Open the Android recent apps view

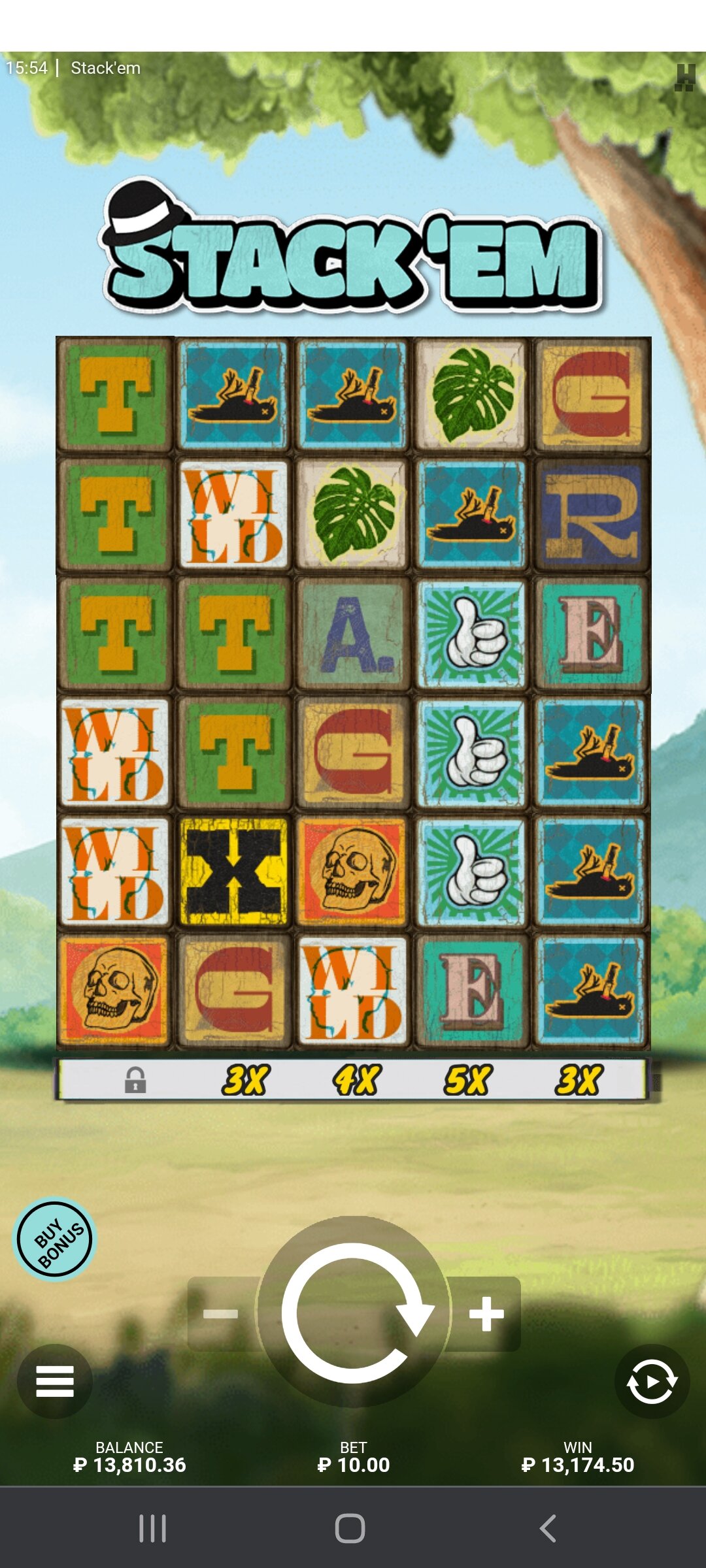tap(153, 1529)
